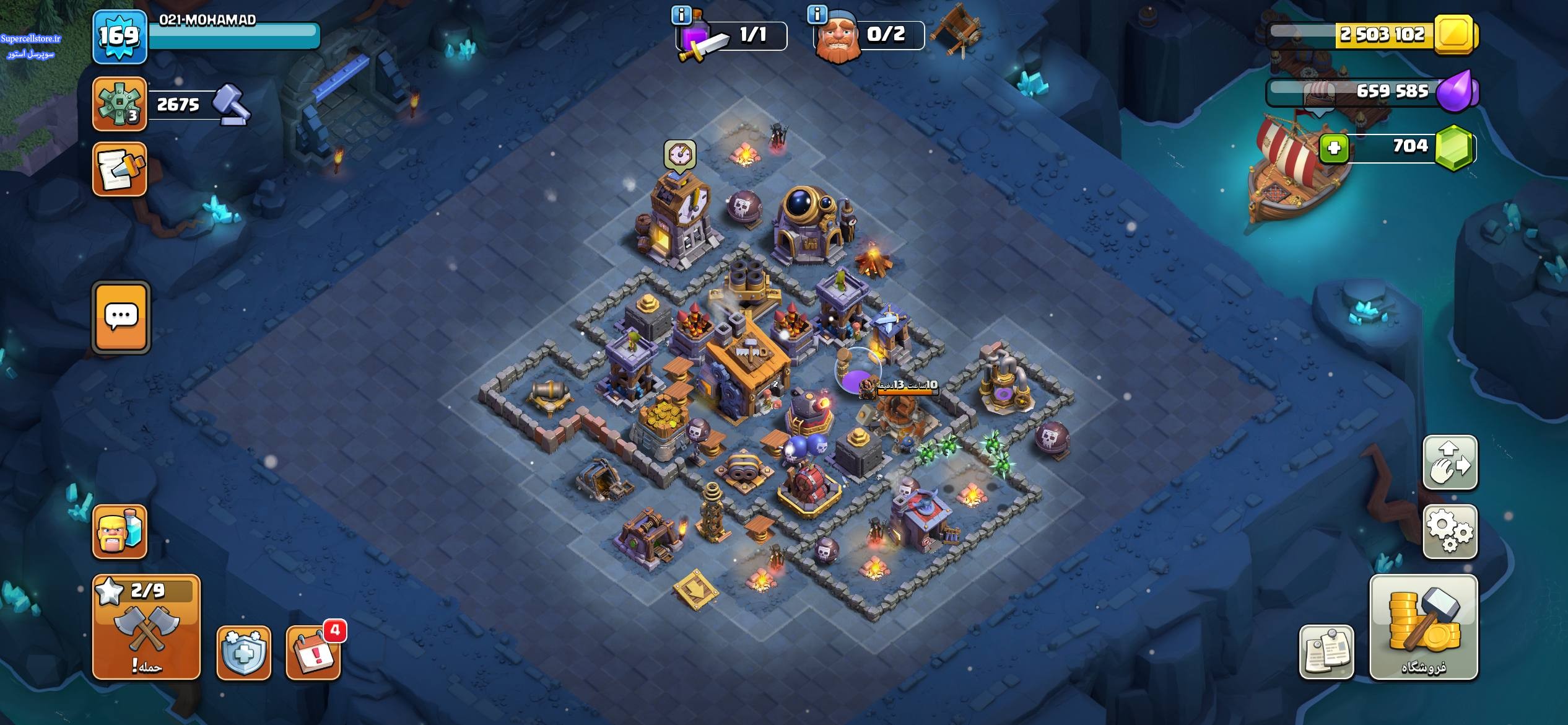The image size is (1568, 725).
Task: Open the army barbarian and elixir button
Action: pos(120,532)
